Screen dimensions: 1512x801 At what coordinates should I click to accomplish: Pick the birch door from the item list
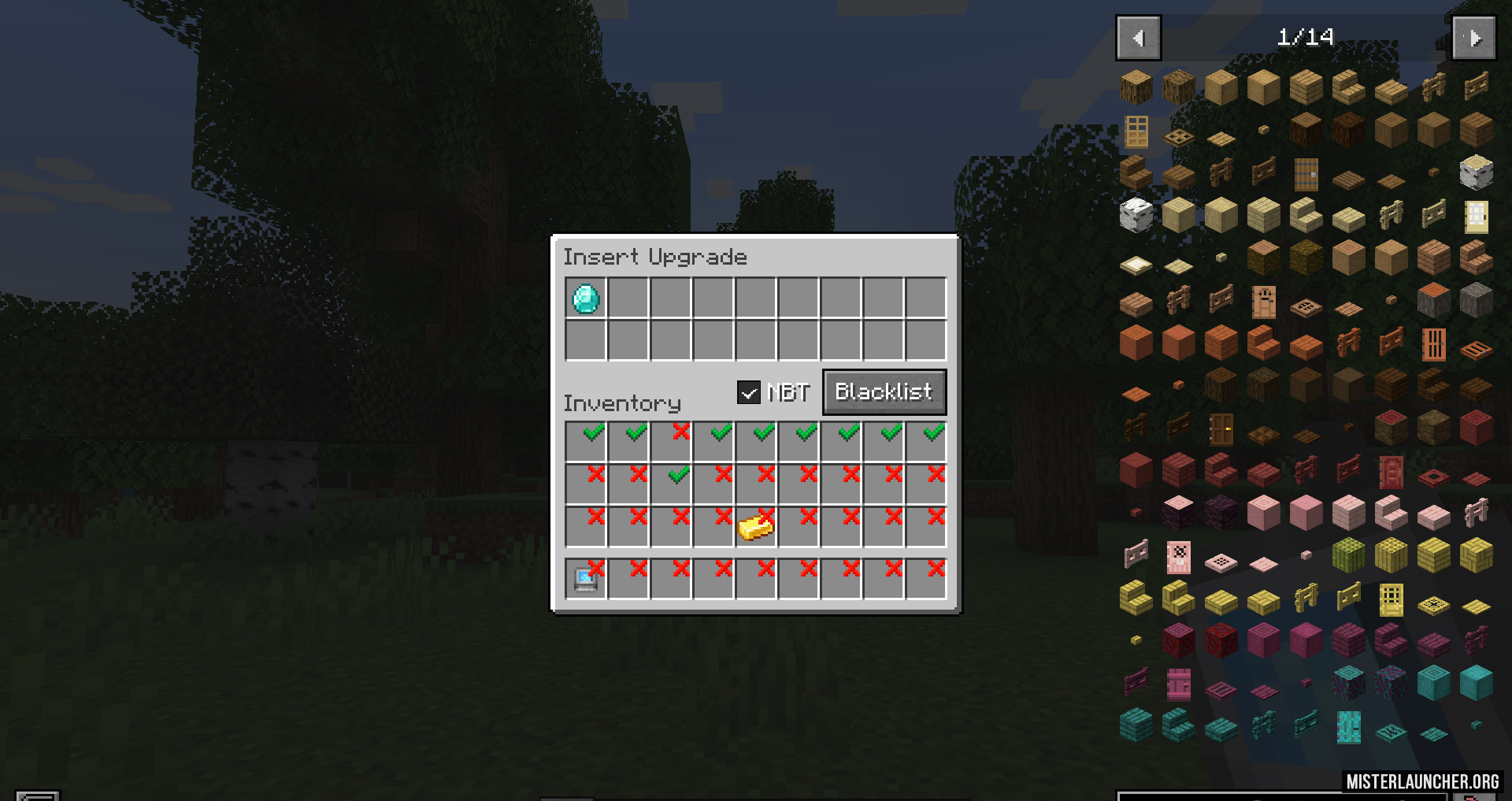1476,217
